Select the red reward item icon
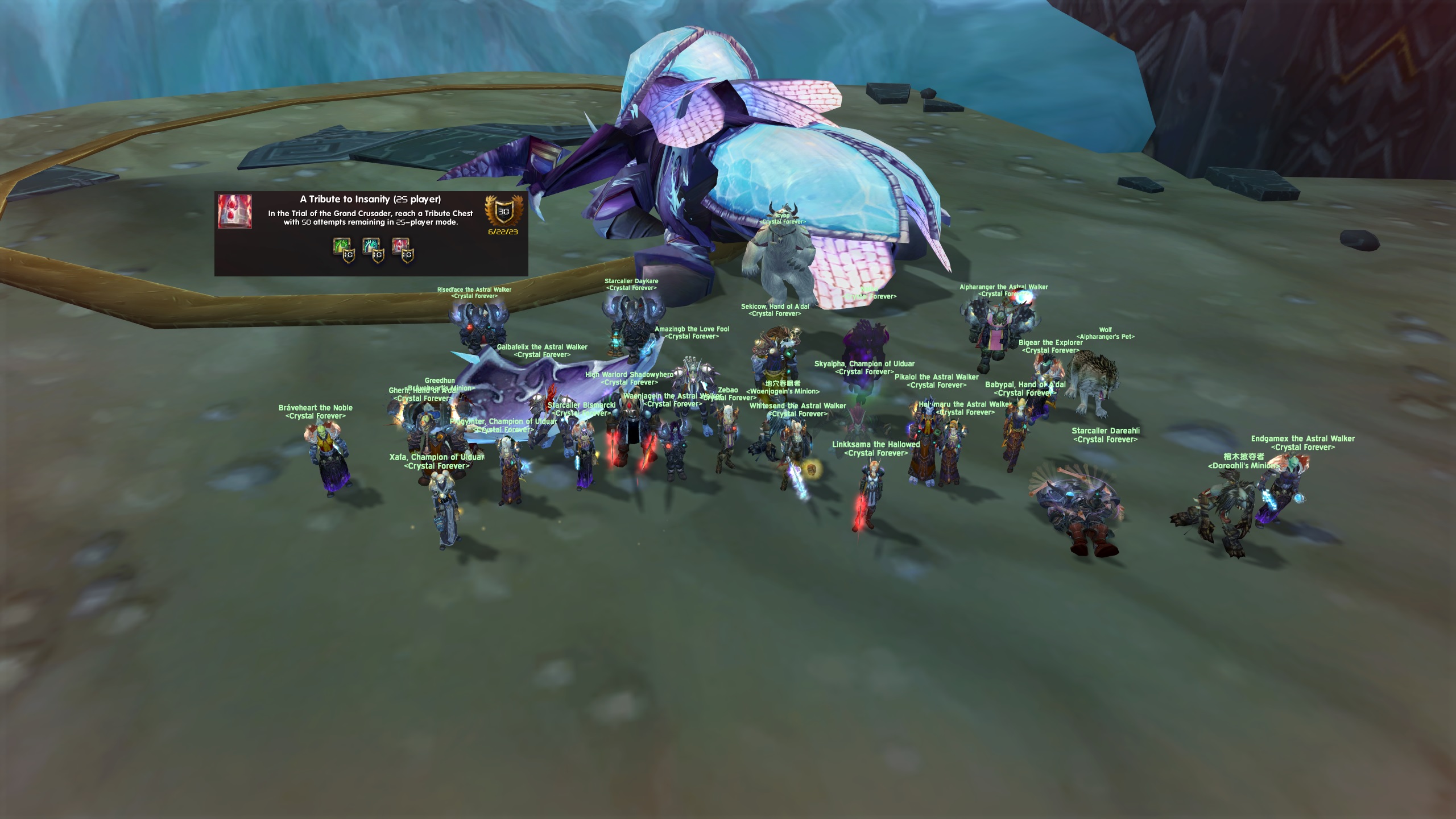Screen dimensions: 1456x819 click(400, 246)
